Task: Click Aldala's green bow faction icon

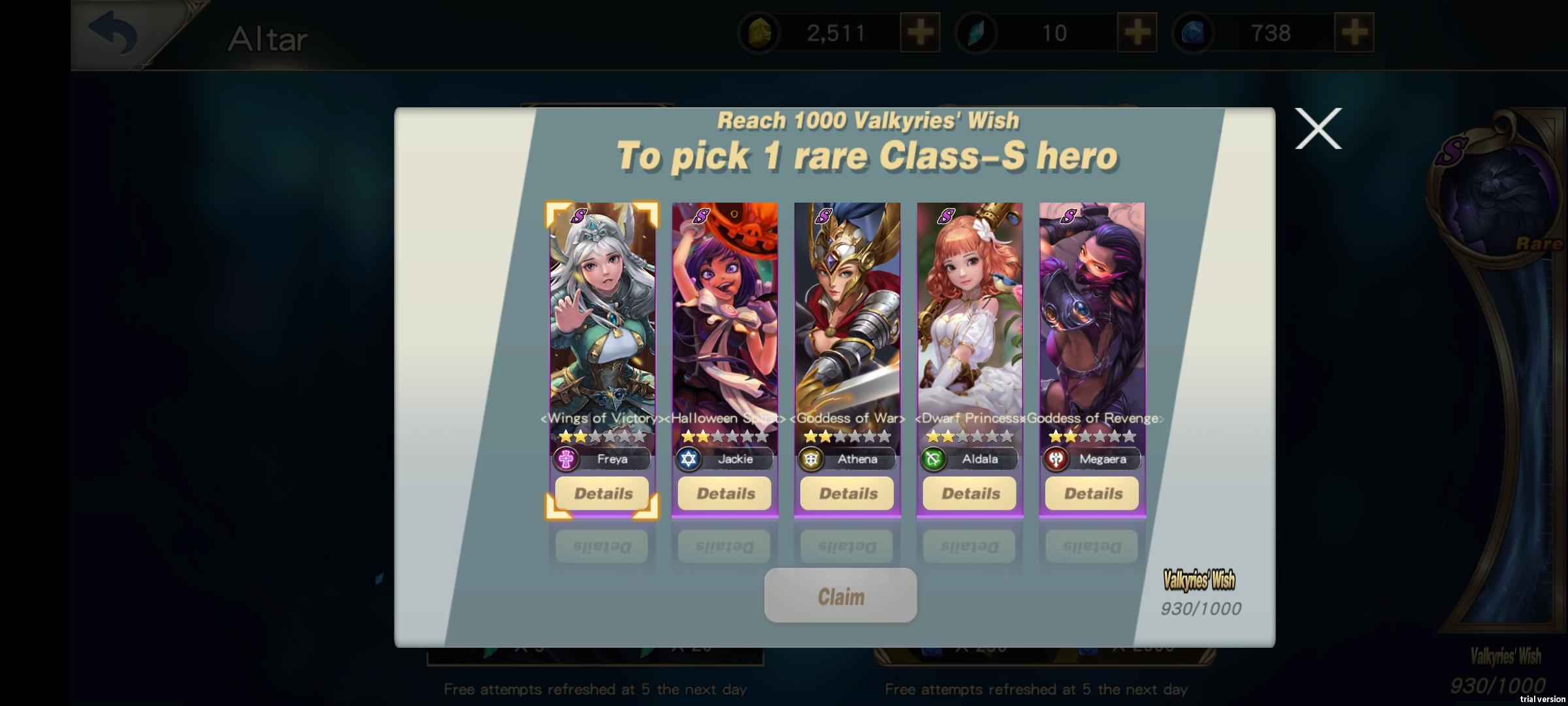Action: tap(932, 460)
